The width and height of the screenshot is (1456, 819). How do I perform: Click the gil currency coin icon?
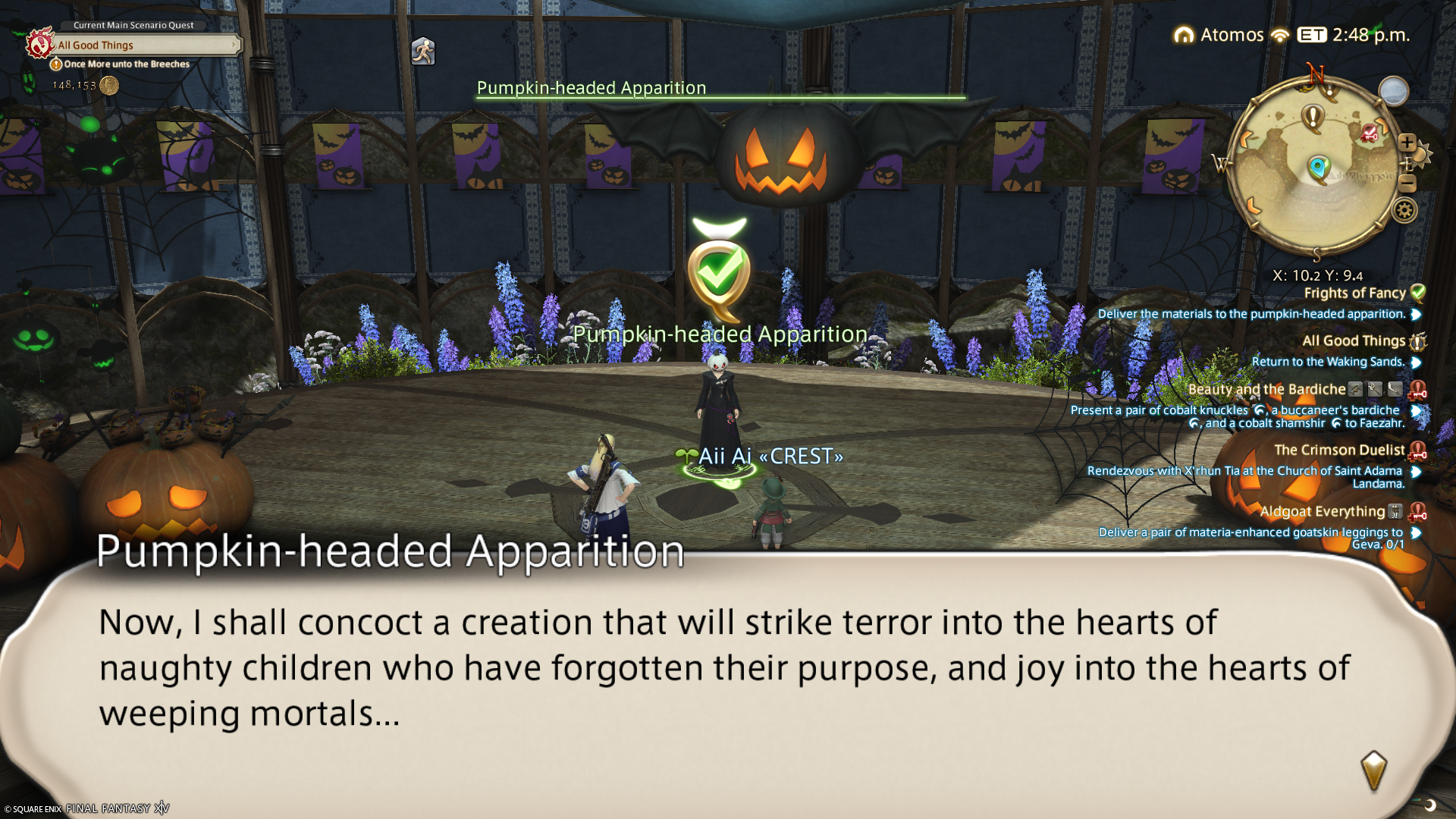pos(109,85)
